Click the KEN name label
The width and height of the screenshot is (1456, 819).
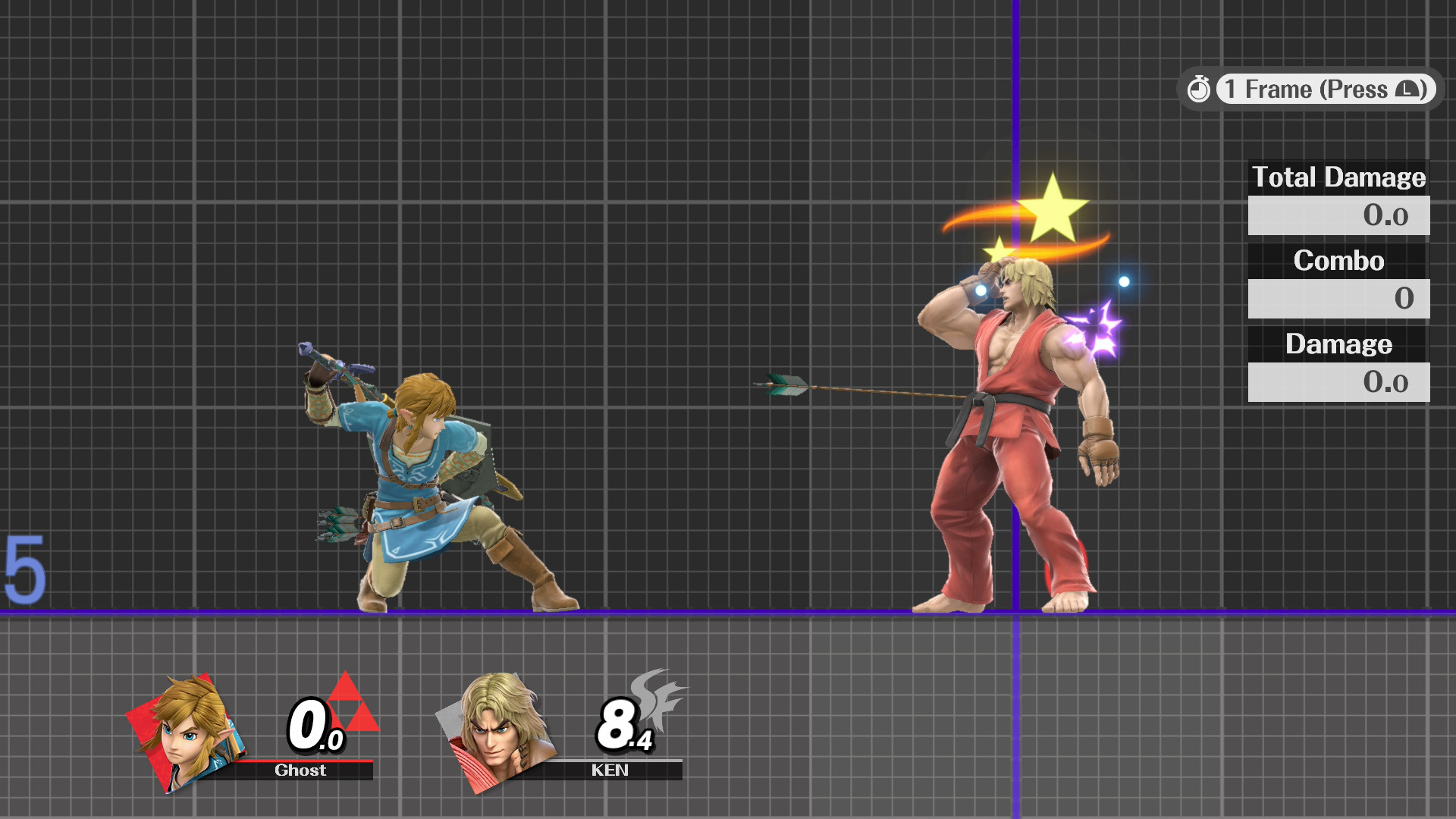[x=611, y=770]
